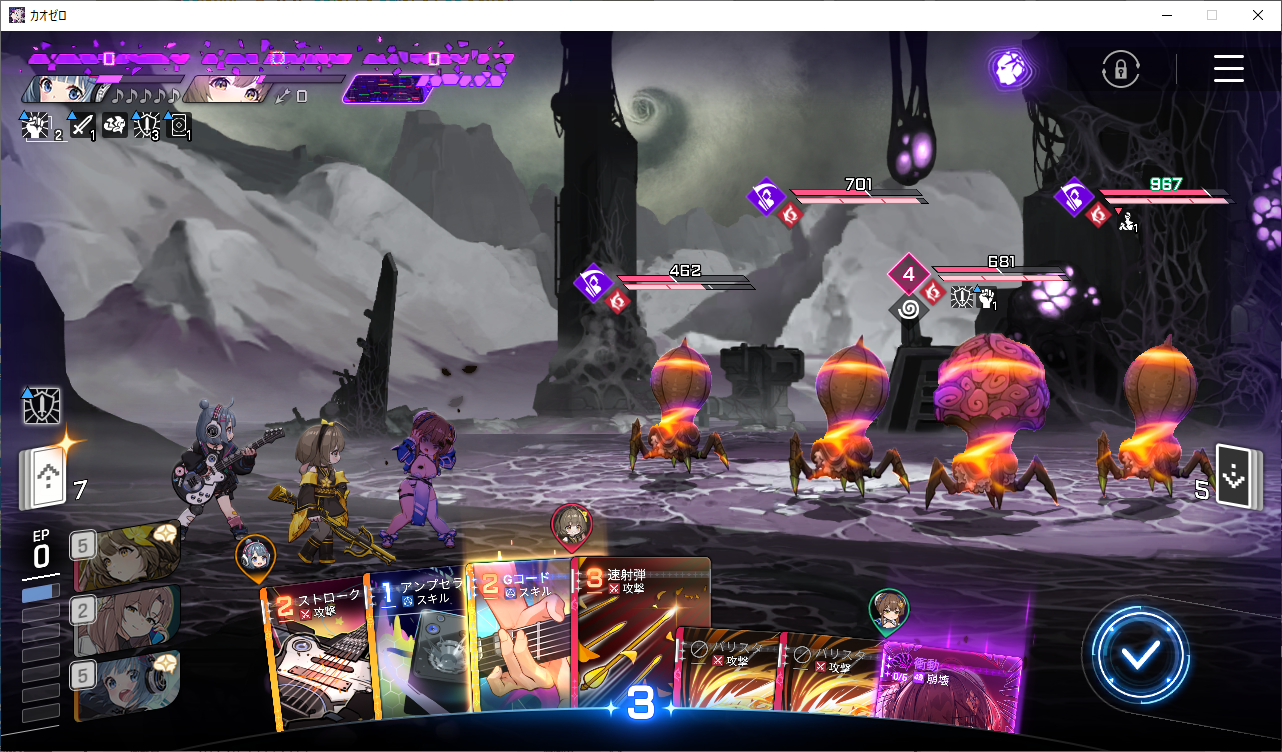
Task: Choose the highlighted Gコード skill card
Action: [520, 640]
